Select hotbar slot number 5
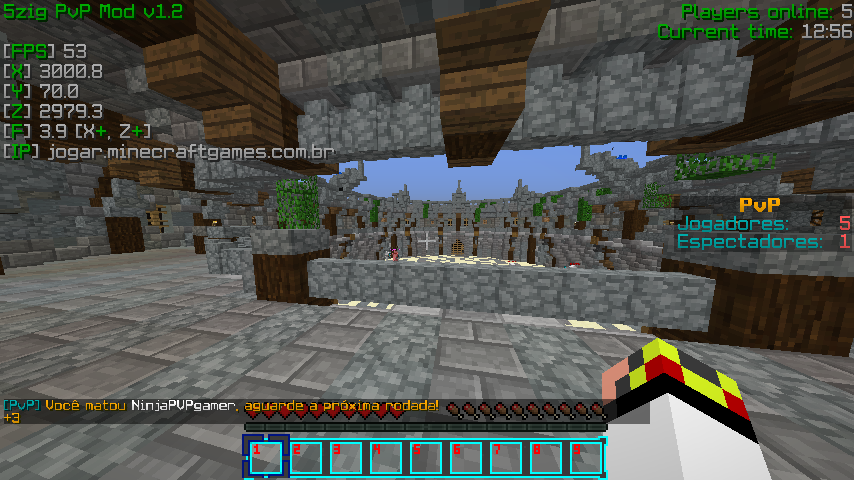Image resolution: width=854 pixels, height=480 pixels. click(426, 458)
